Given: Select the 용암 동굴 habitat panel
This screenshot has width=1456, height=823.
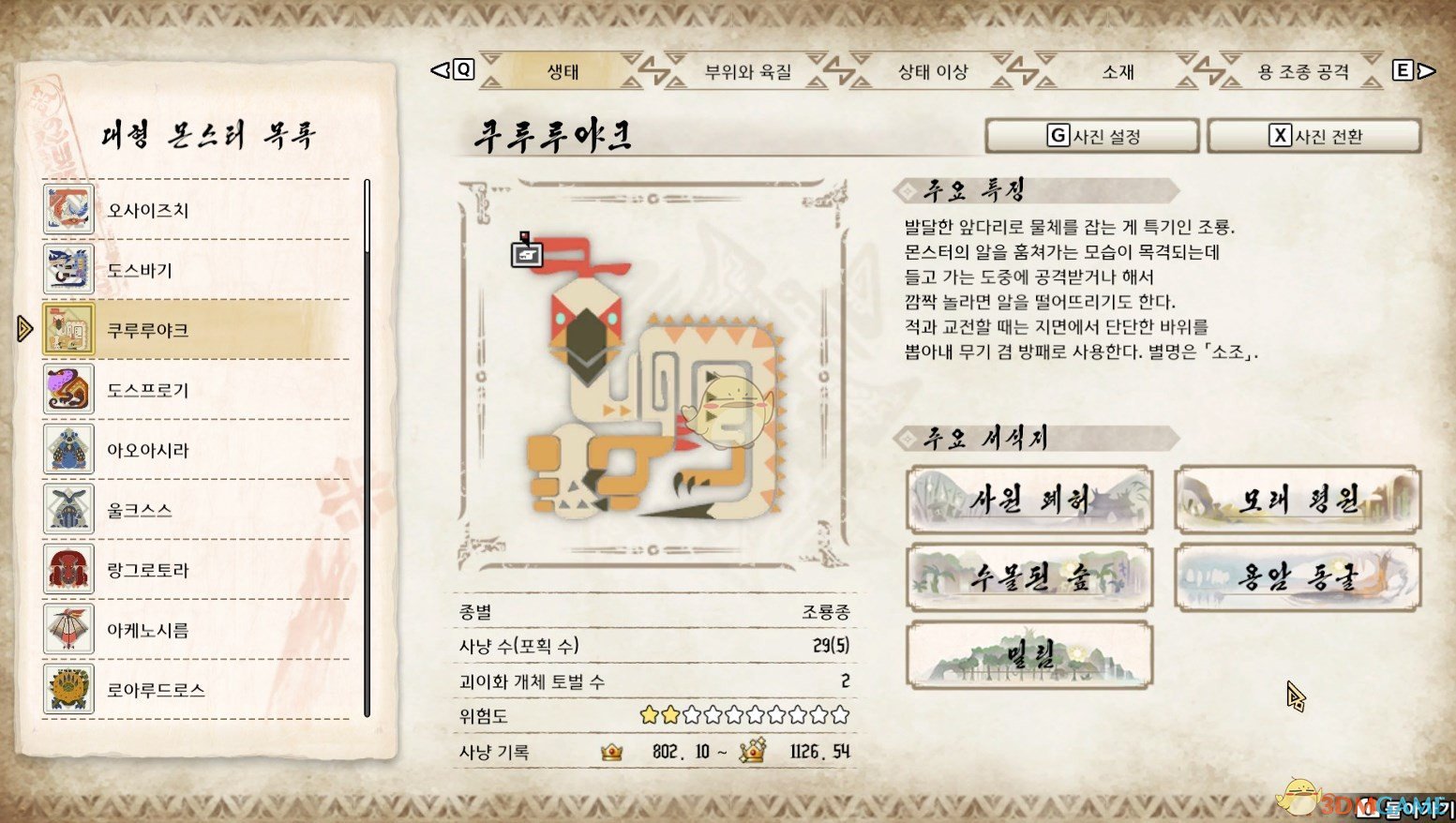Looking at the screenshot, I should [1296, 578].
